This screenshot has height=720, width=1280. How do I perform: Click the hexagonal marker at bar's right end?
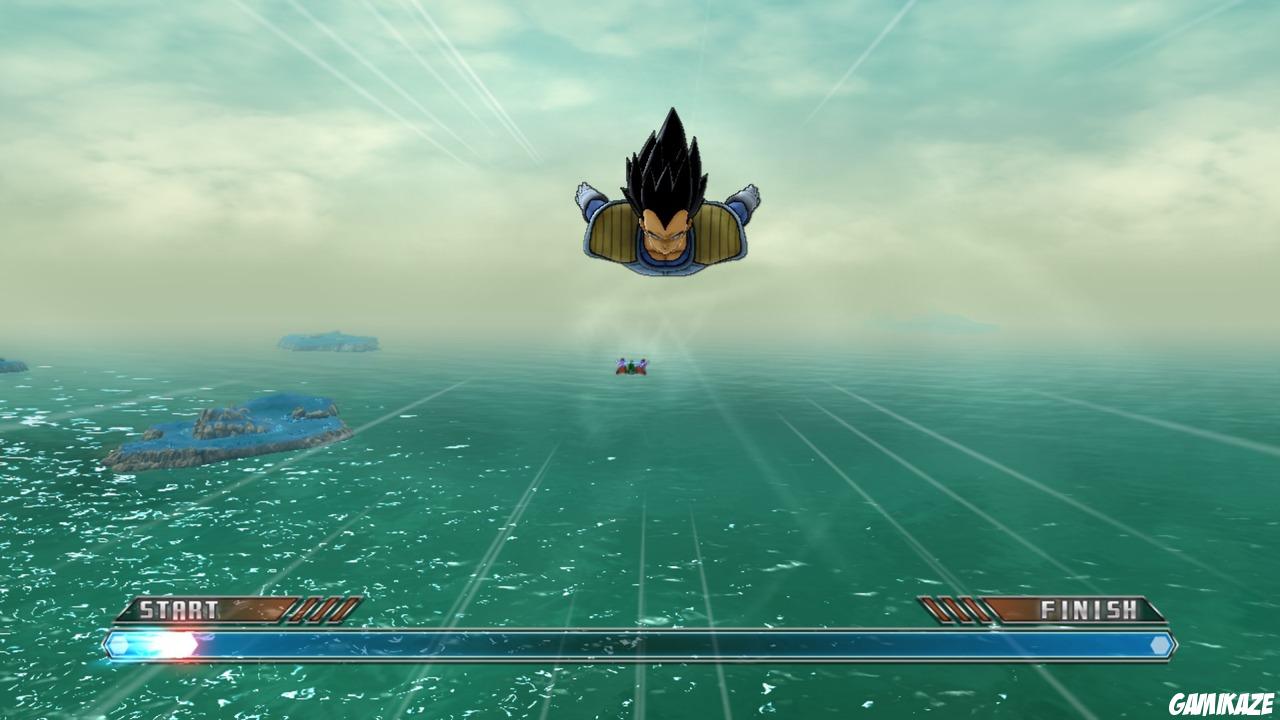[x=1160, y=643]
